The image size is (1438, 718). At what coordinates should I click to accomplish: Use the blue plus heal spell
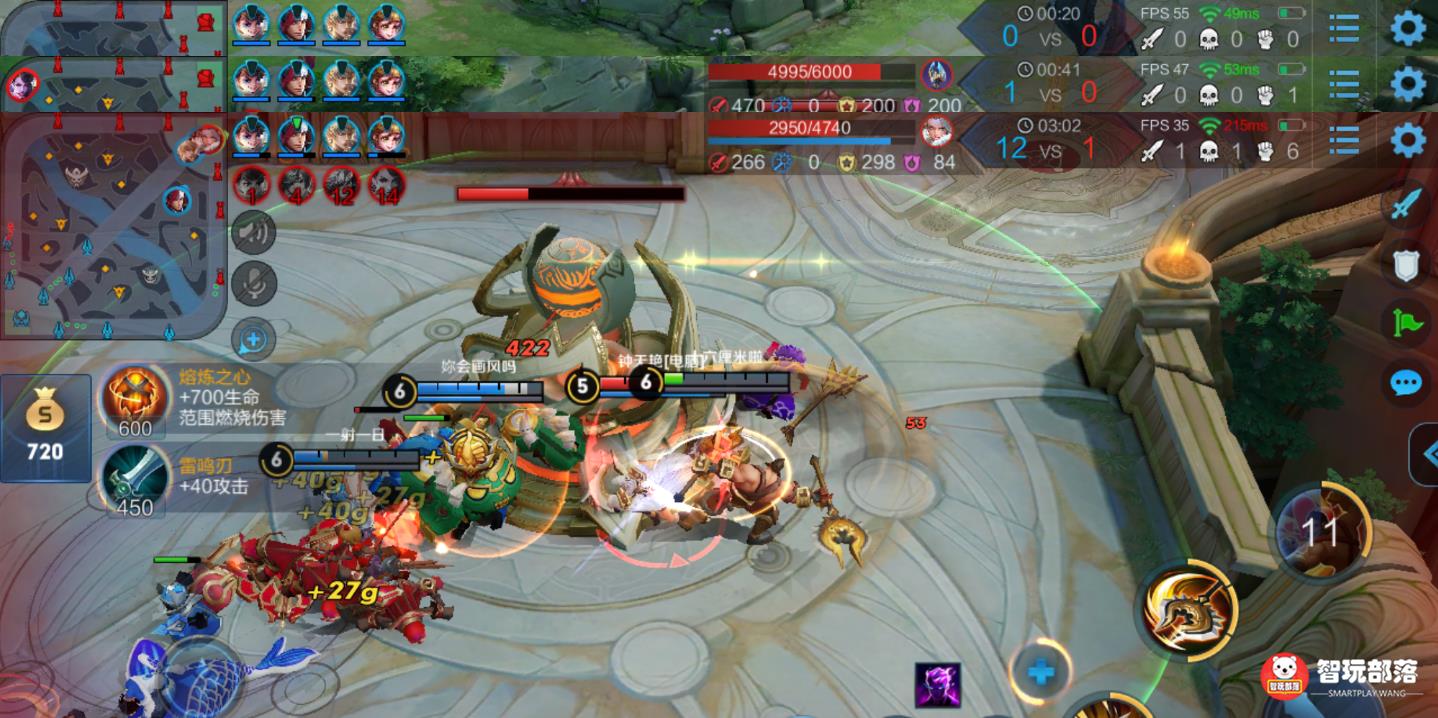coord(1040,672)
